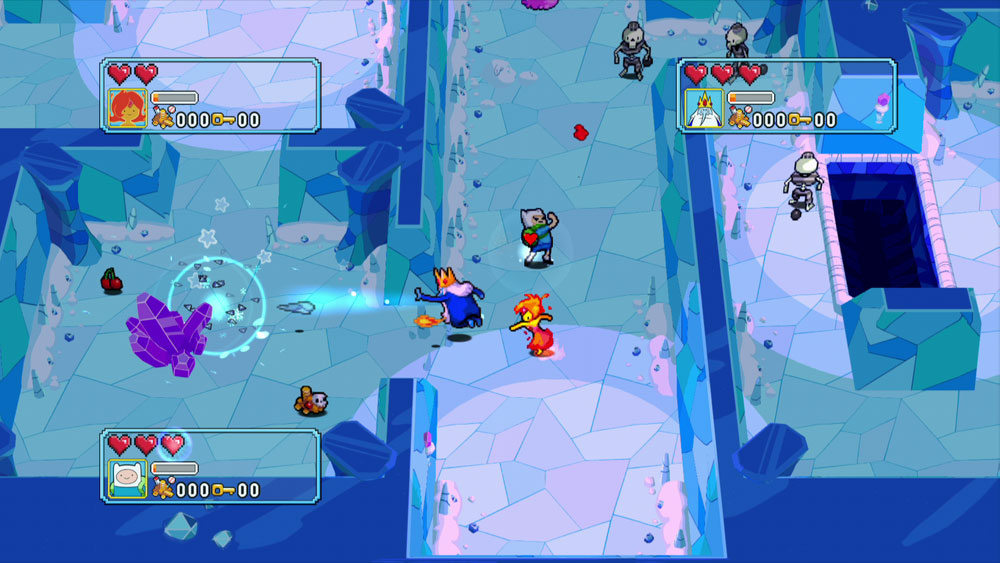The height and width of the screenshot is (563, 1000).
Task: Click the Ice King player portrait
Action: (704, 108)
